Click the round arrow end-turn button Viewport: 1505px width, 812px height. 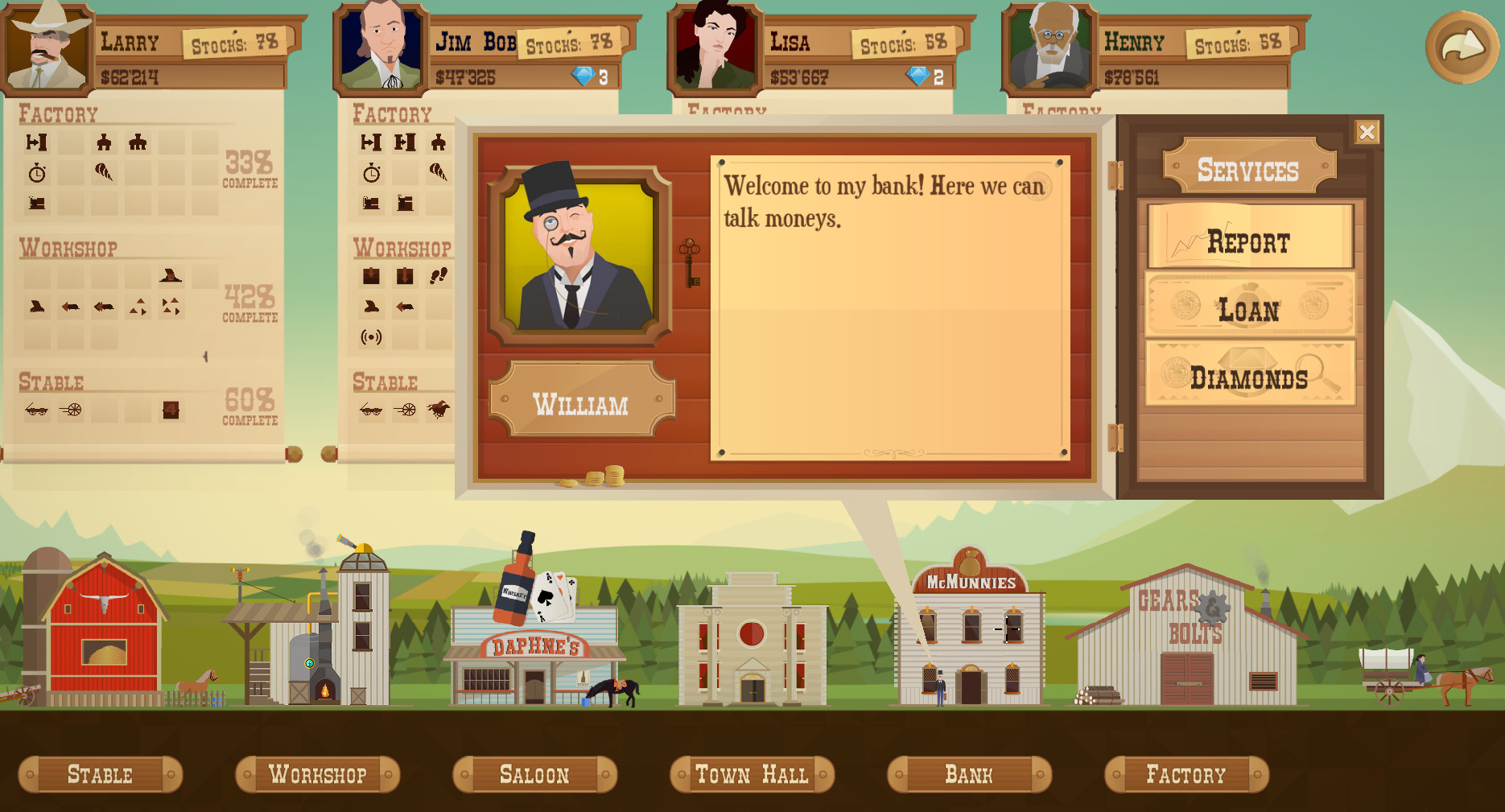[x=1462, y=47]
